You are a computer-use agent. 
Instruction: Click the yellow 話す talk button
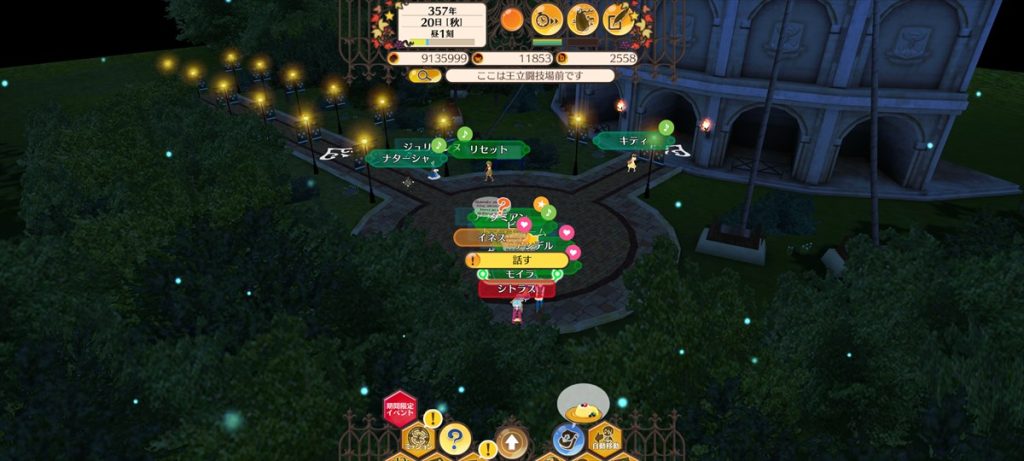(x=518, y=260)
